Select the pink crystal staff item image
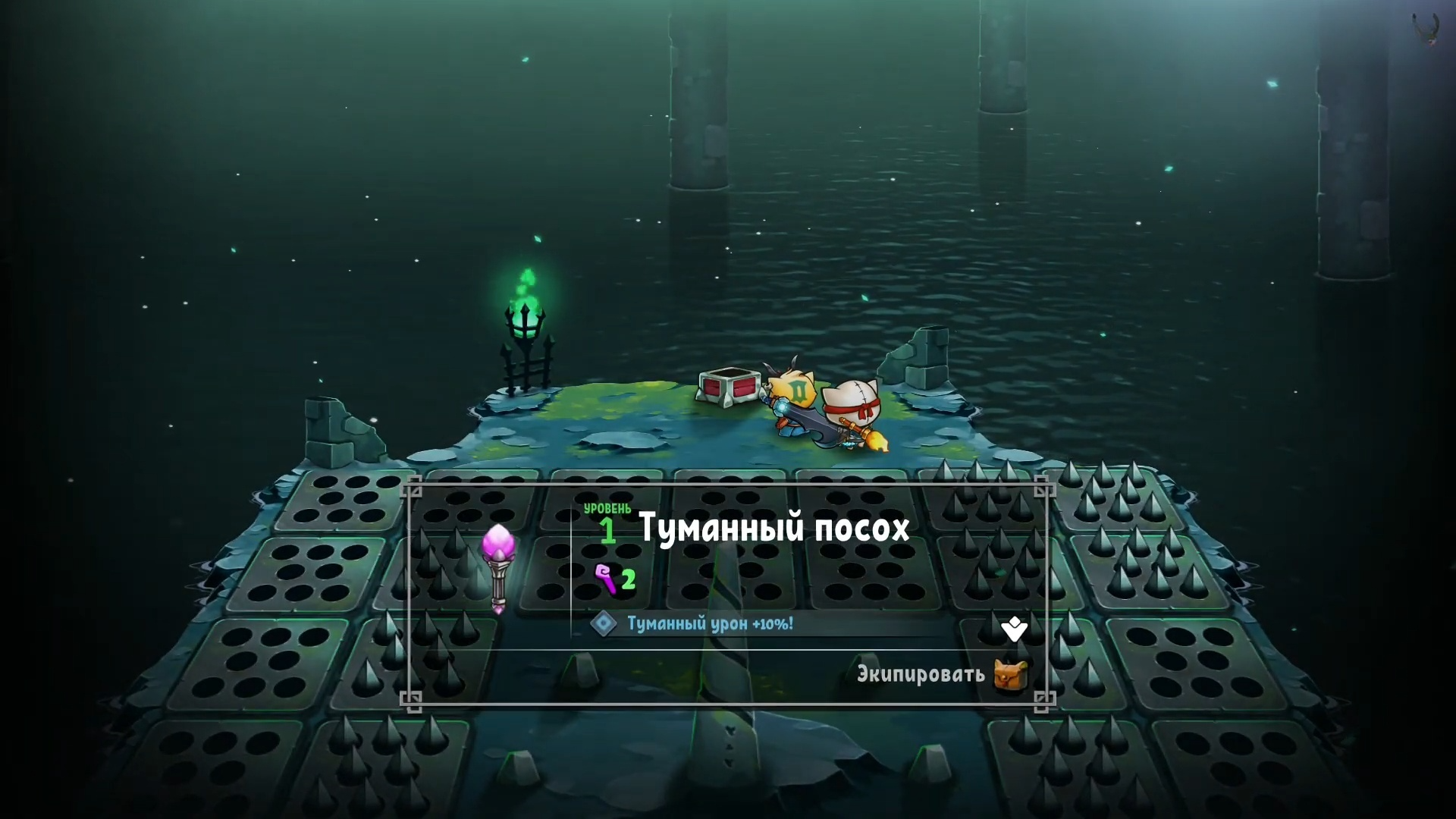The height and width of the screenshot is (819, 1456). tap(498, 567)
